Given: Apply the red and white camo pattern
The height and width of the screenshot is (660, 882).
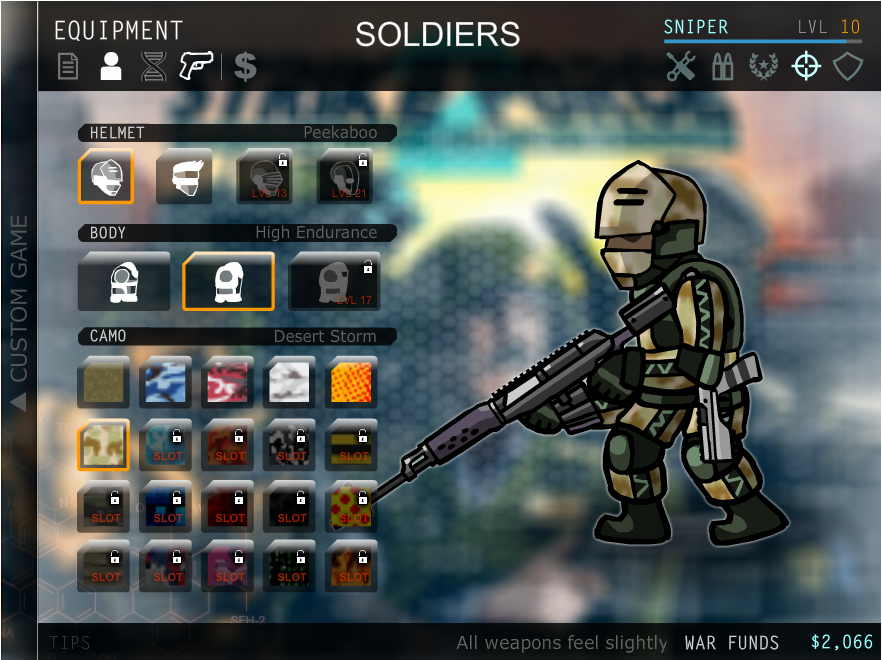Looking at the screenshot, I should point(228,383).
